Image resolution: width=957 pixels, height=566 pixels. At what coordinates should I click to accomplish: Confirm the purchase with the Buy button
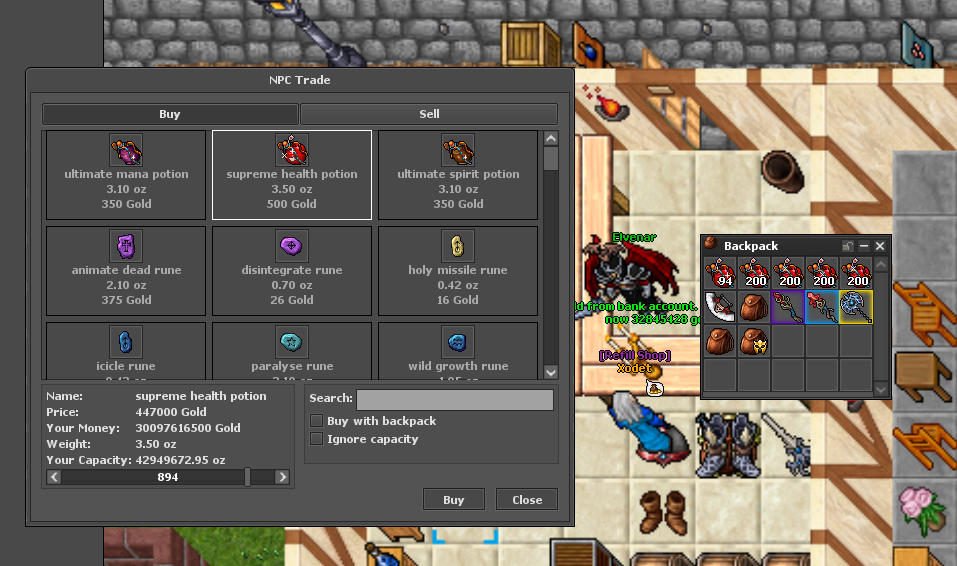point(453,500)
